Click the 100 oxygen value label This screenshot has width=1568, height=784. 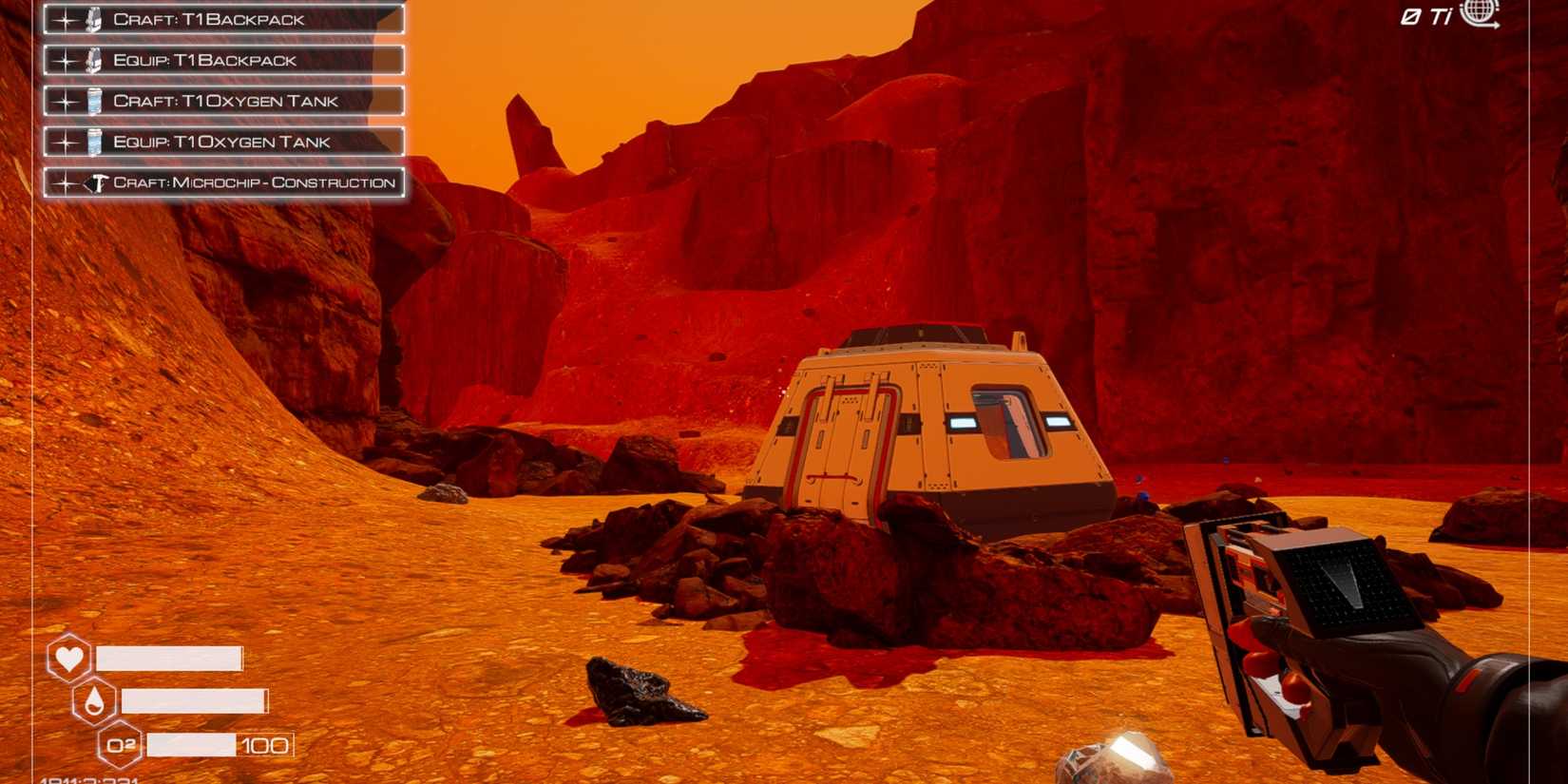270,745
